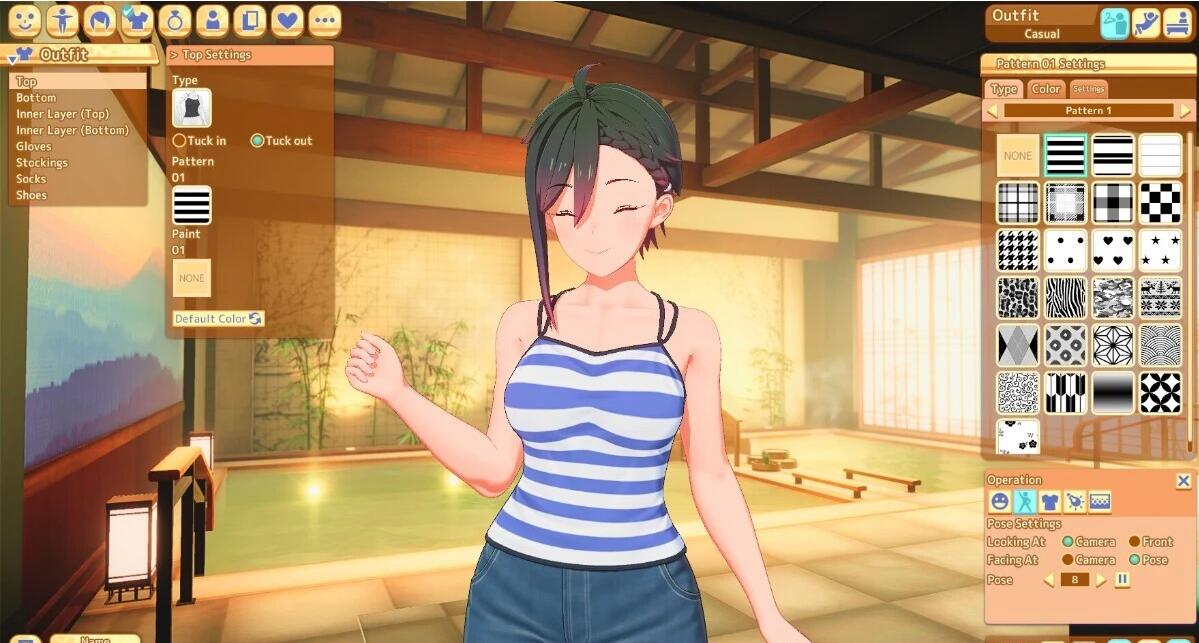Close the Operation panel
The image size is (1199, 643).
point(1183,481)
